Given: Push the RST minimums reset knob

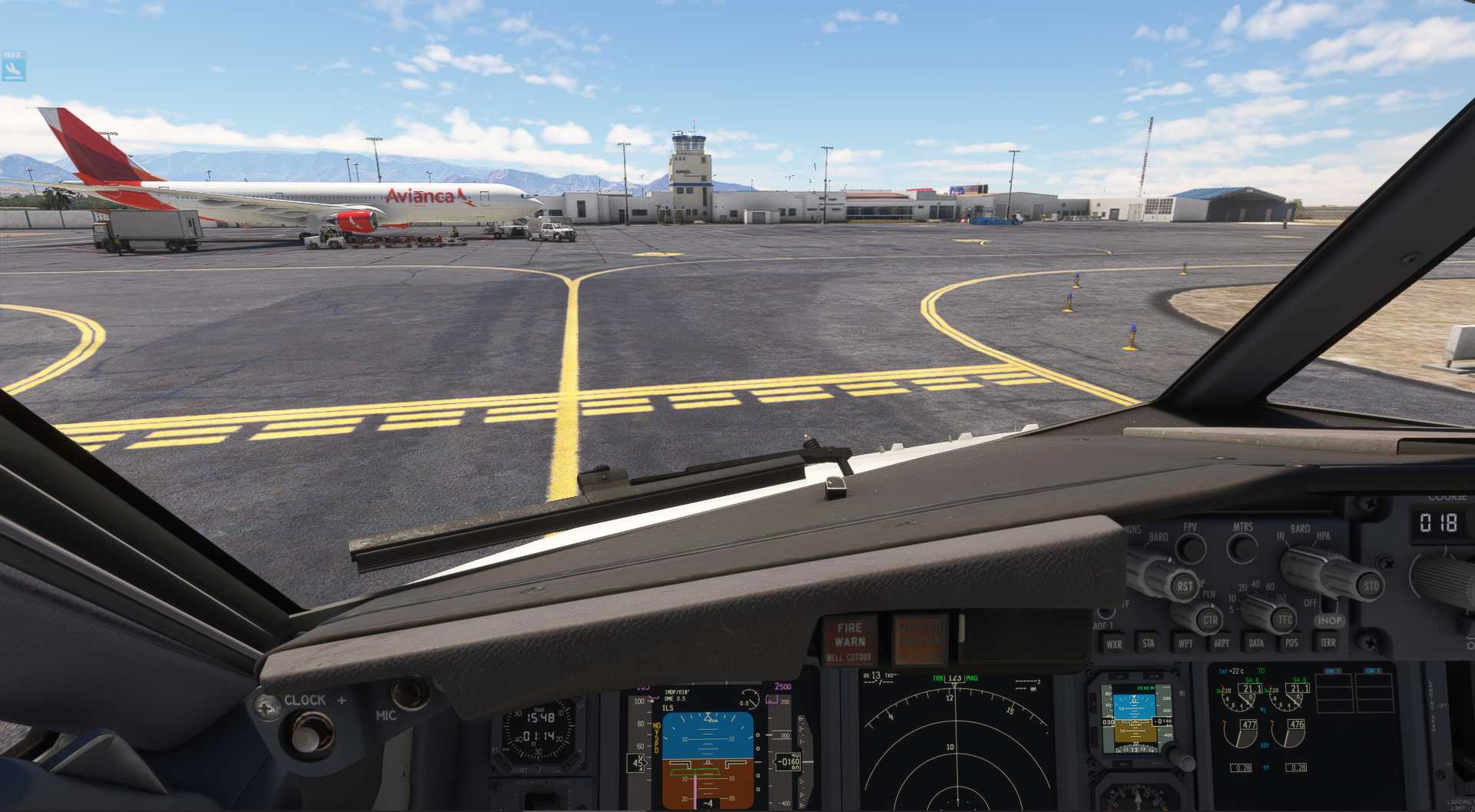Looking at the screenshot, I should [x=1184, y=585].
